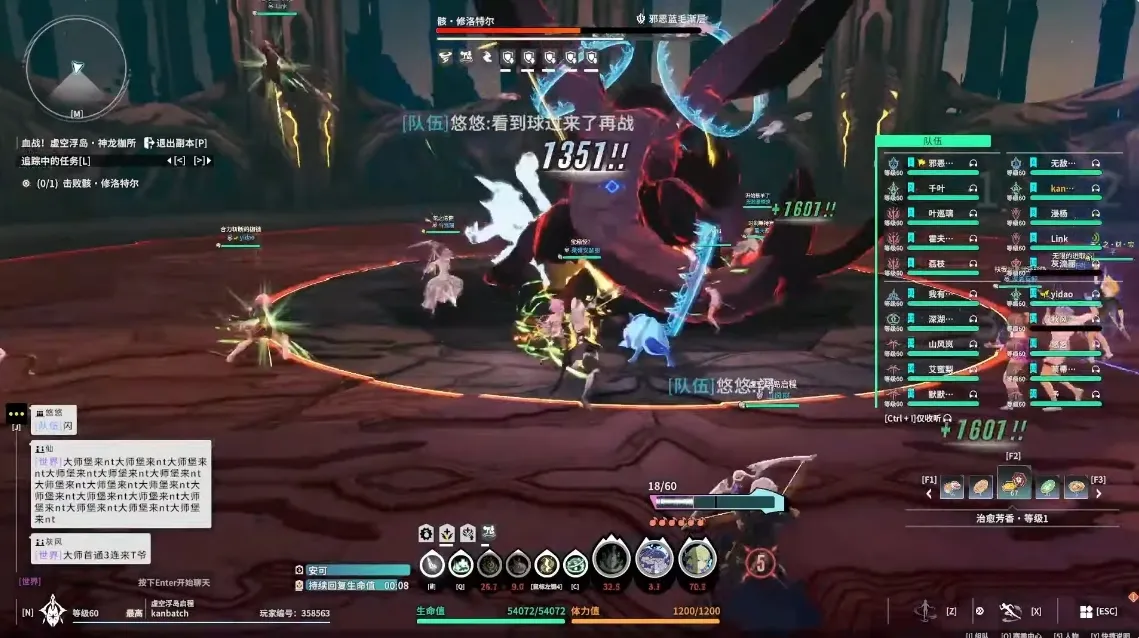Cycle the item bar right with its arrow

(1099, 492)
